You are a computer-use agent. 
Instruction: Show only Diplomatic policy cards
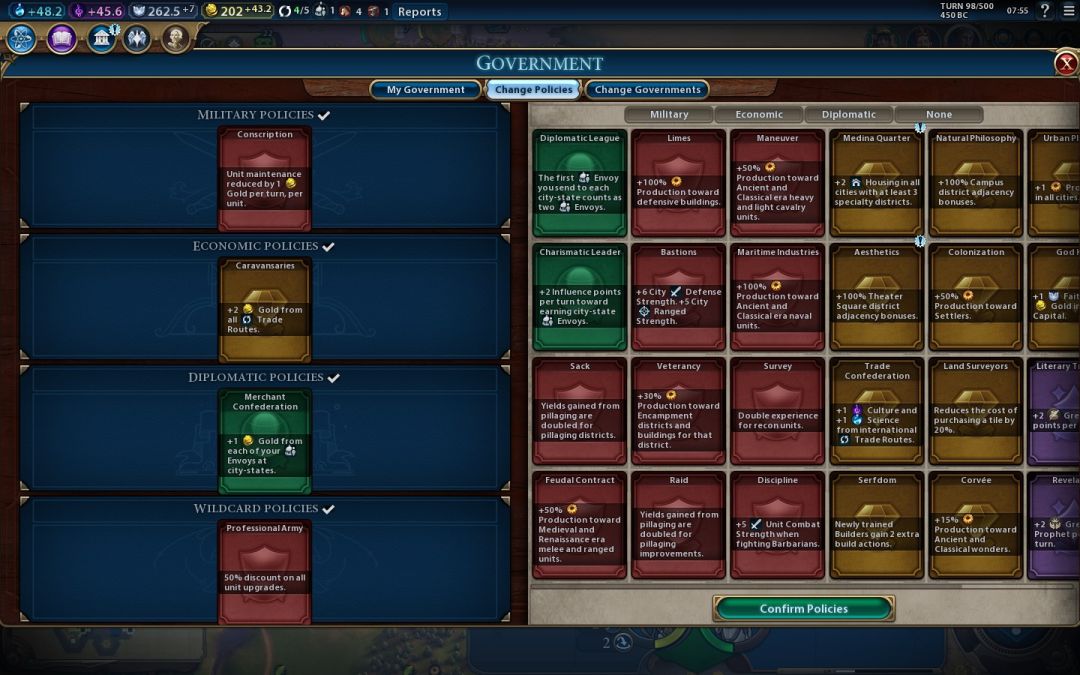tap(848, 114)
